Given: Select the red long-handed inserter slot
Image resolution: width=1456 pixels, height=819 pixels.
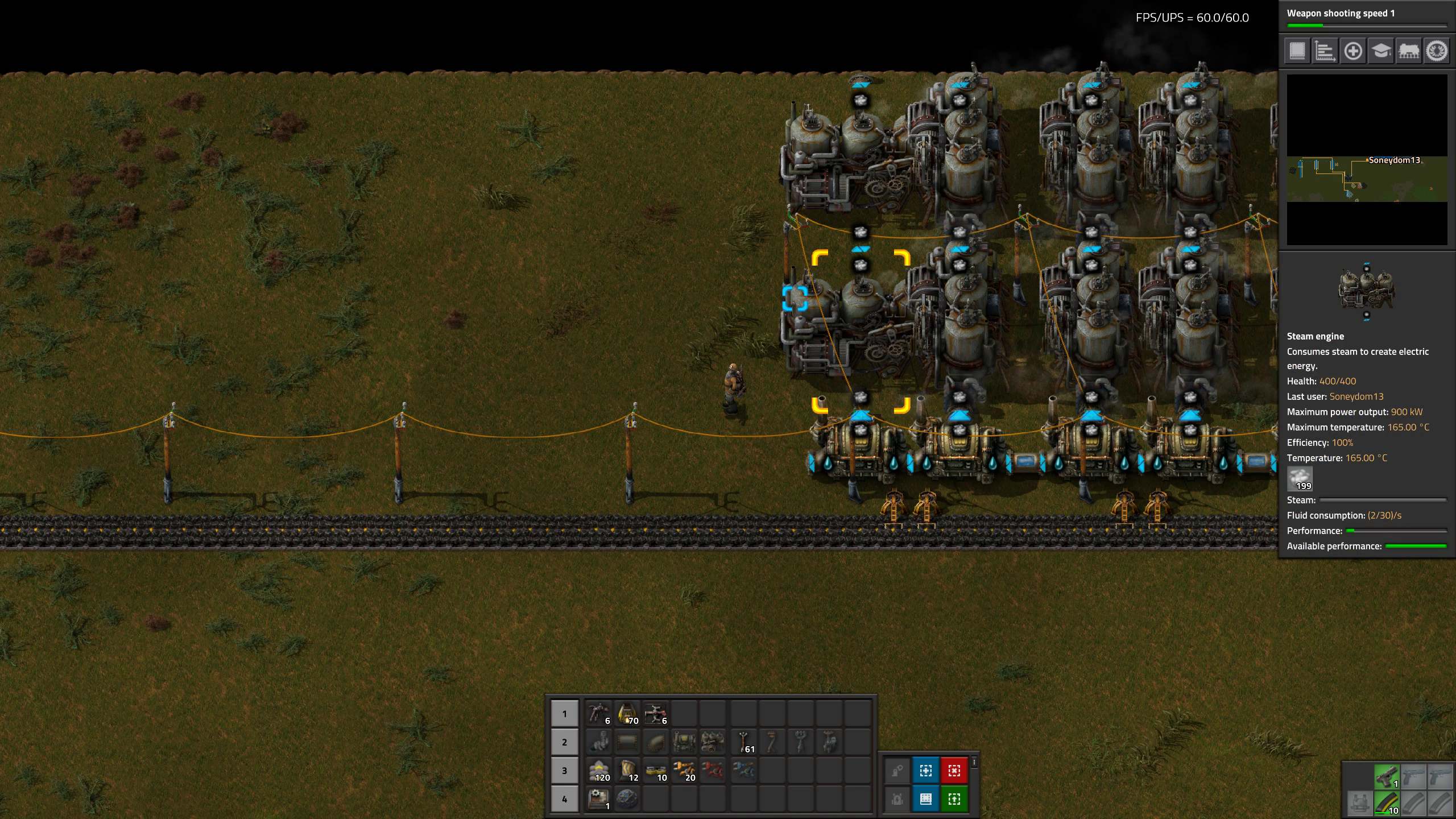Looking at the screenshot, I should [713, 771].
